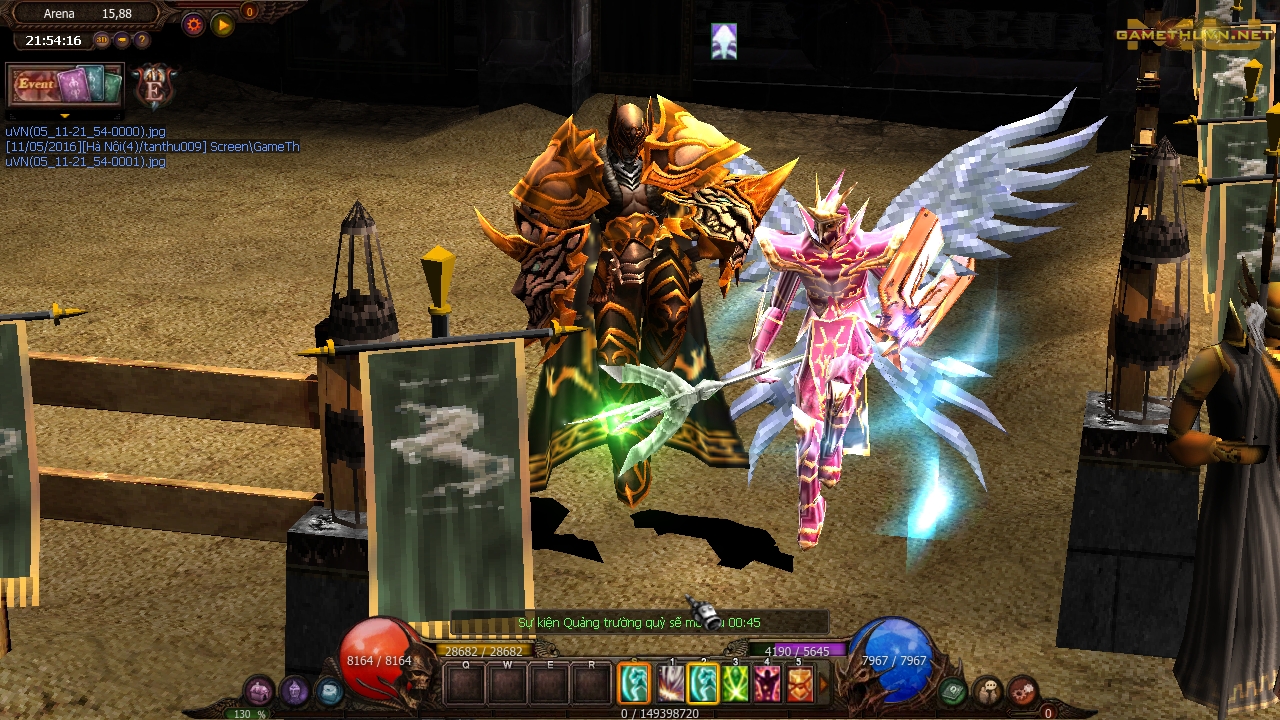Open the red gears system menu icon
Viewport: 1280px width, 720px height.
(x=1022, y=690)
